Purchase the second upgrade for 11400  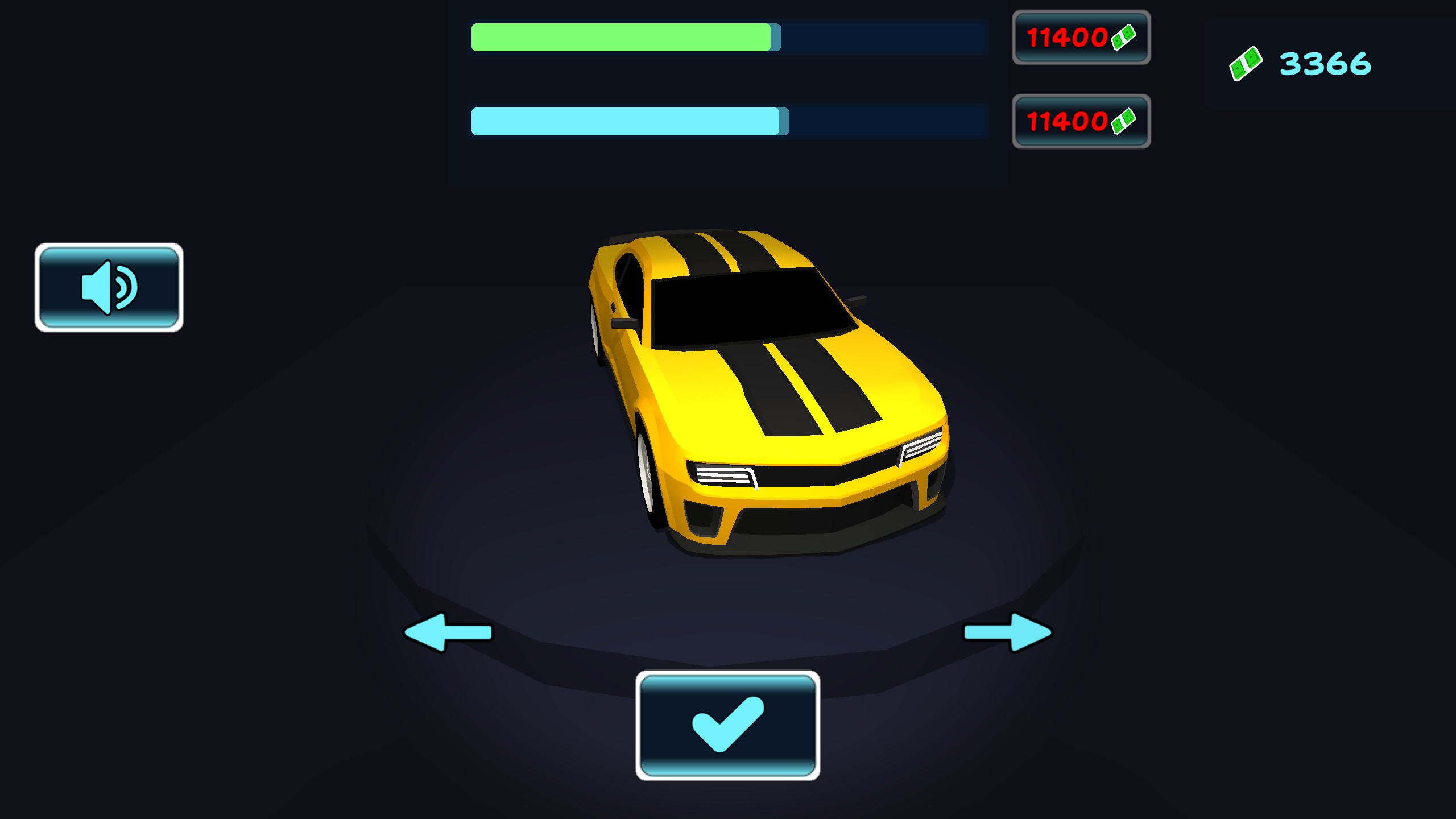tap(1080, 121)
